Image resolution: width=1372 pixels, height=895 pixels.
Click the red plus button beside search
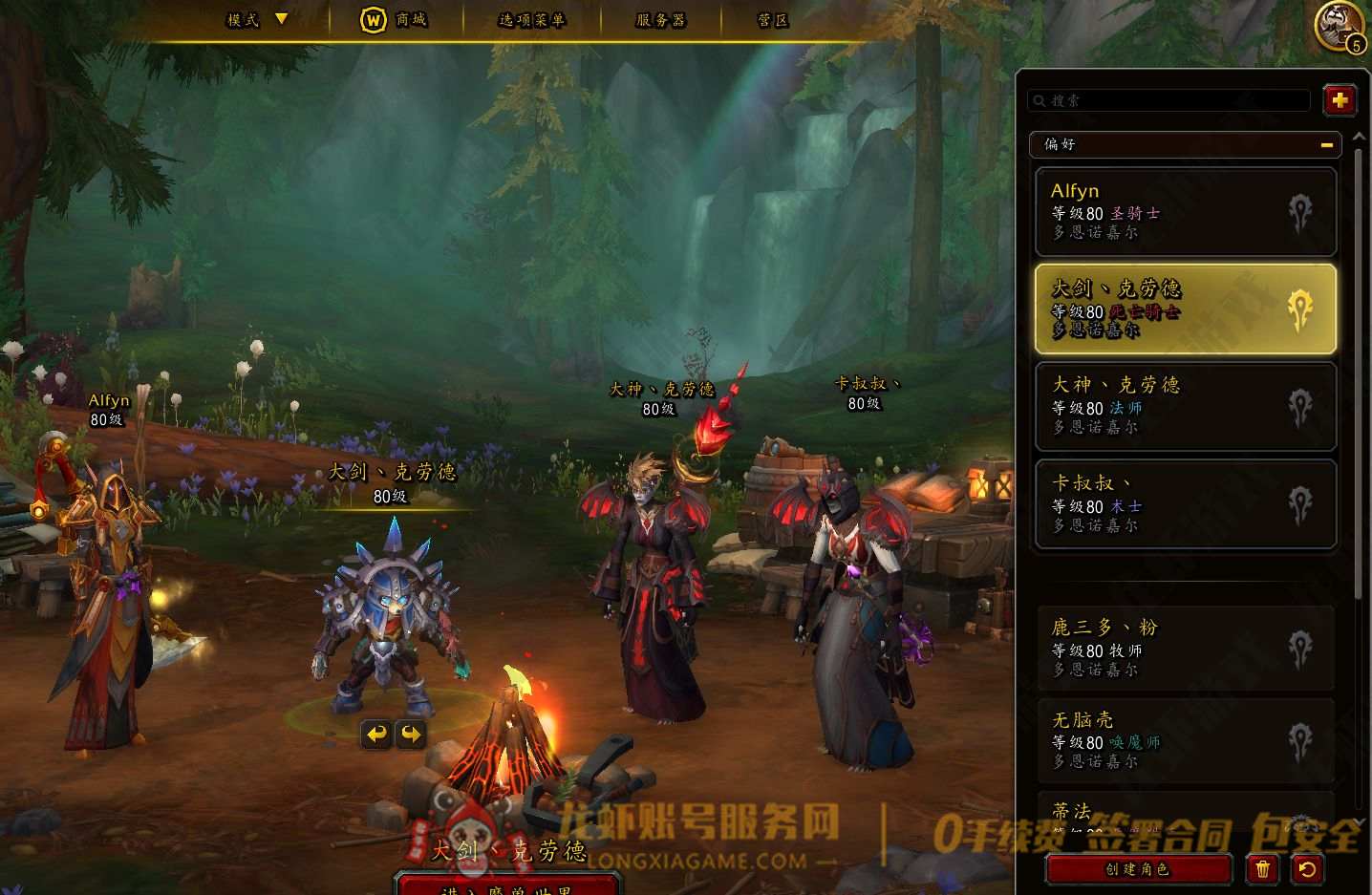tap(1340, 100)
